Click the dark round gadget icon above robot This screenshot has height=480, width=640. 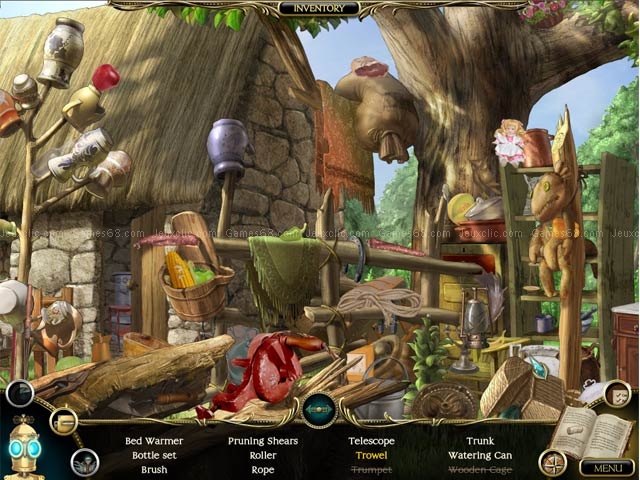pos(19,393)
